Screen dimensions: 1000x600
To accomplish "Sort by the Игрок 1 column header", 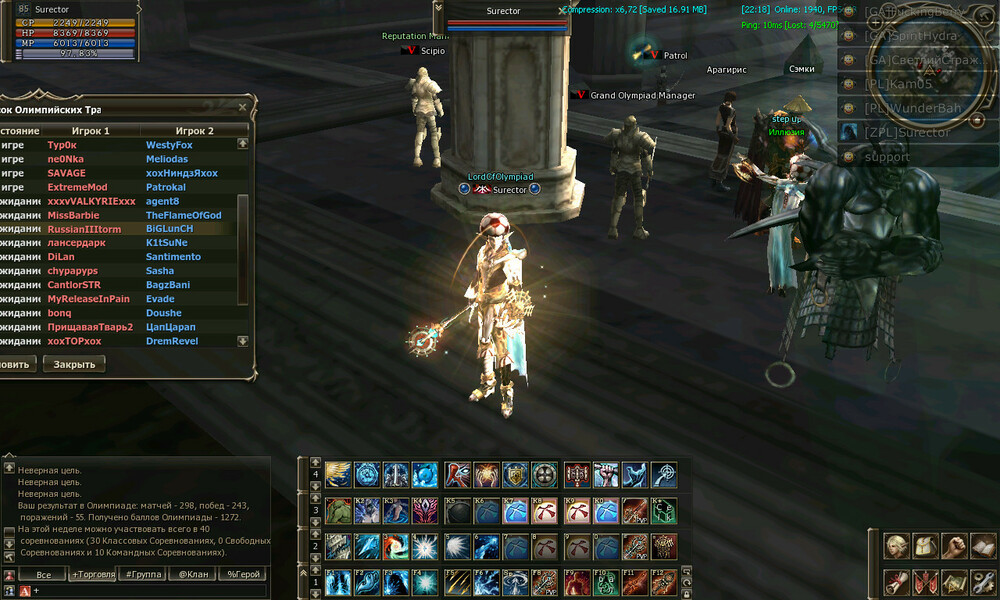I will (91, 131).
